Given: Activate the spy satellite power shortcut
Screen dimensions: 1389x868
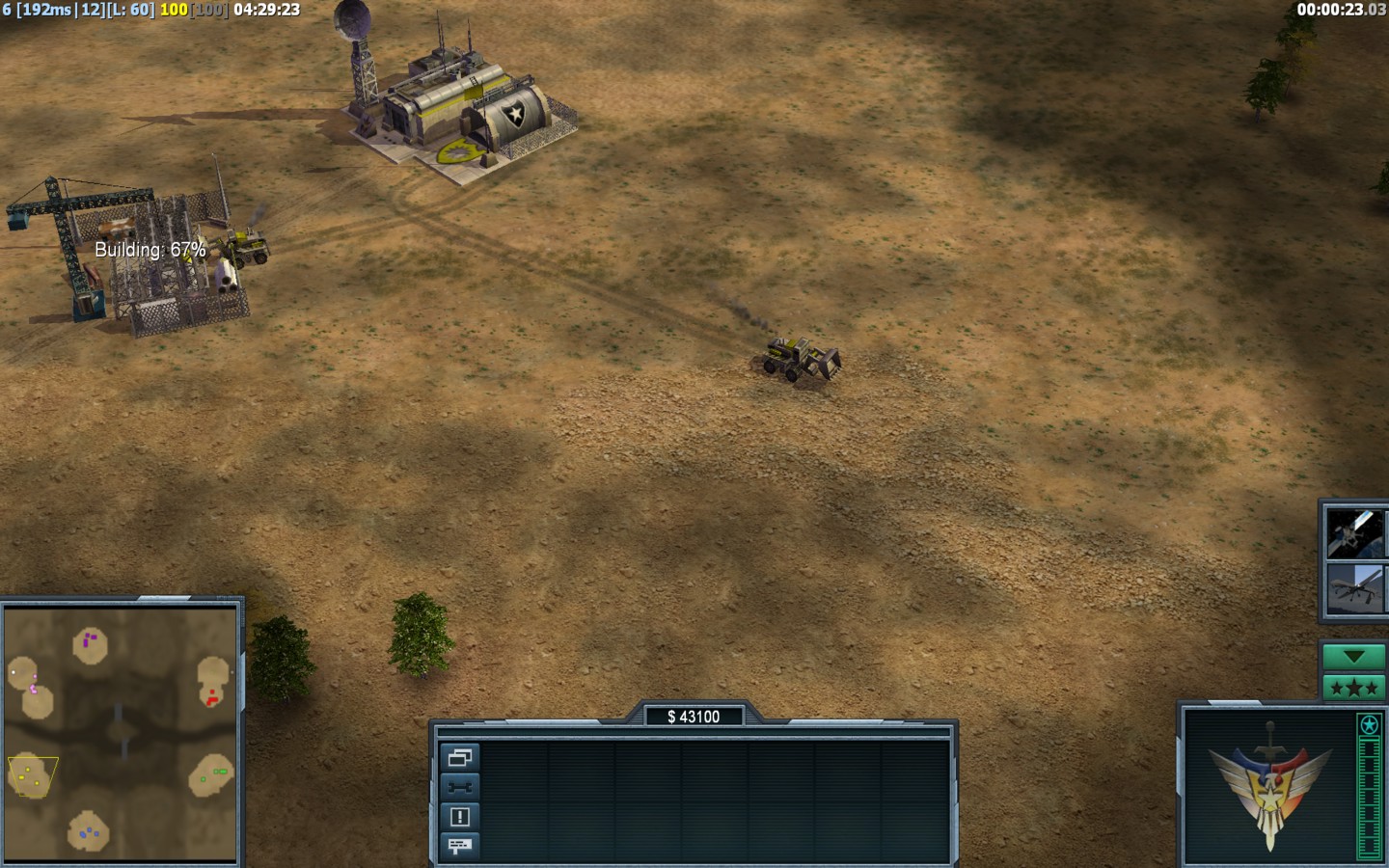Looking at the screenshot, I should pos(1355,533).
